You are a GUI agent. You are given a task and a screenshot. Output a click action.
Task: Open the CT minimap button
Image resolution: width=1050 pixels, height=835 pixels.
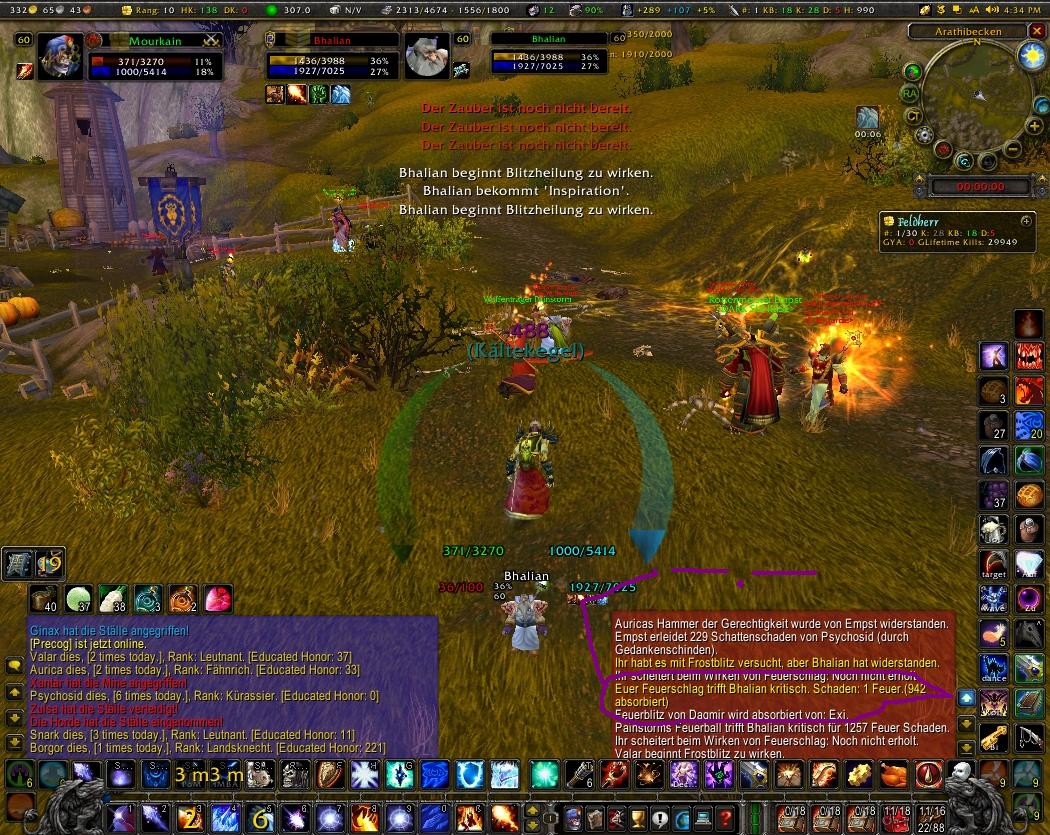pyautogui.click(x=913, y=115)
